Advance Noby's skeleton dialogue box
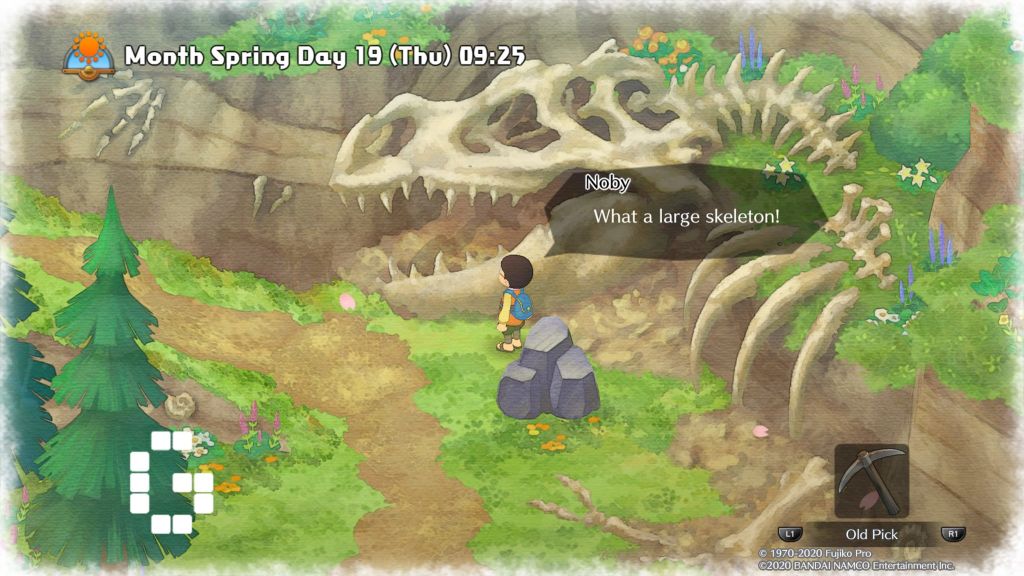The height and width of the screenshot is (576, 1024). [688, 216]
